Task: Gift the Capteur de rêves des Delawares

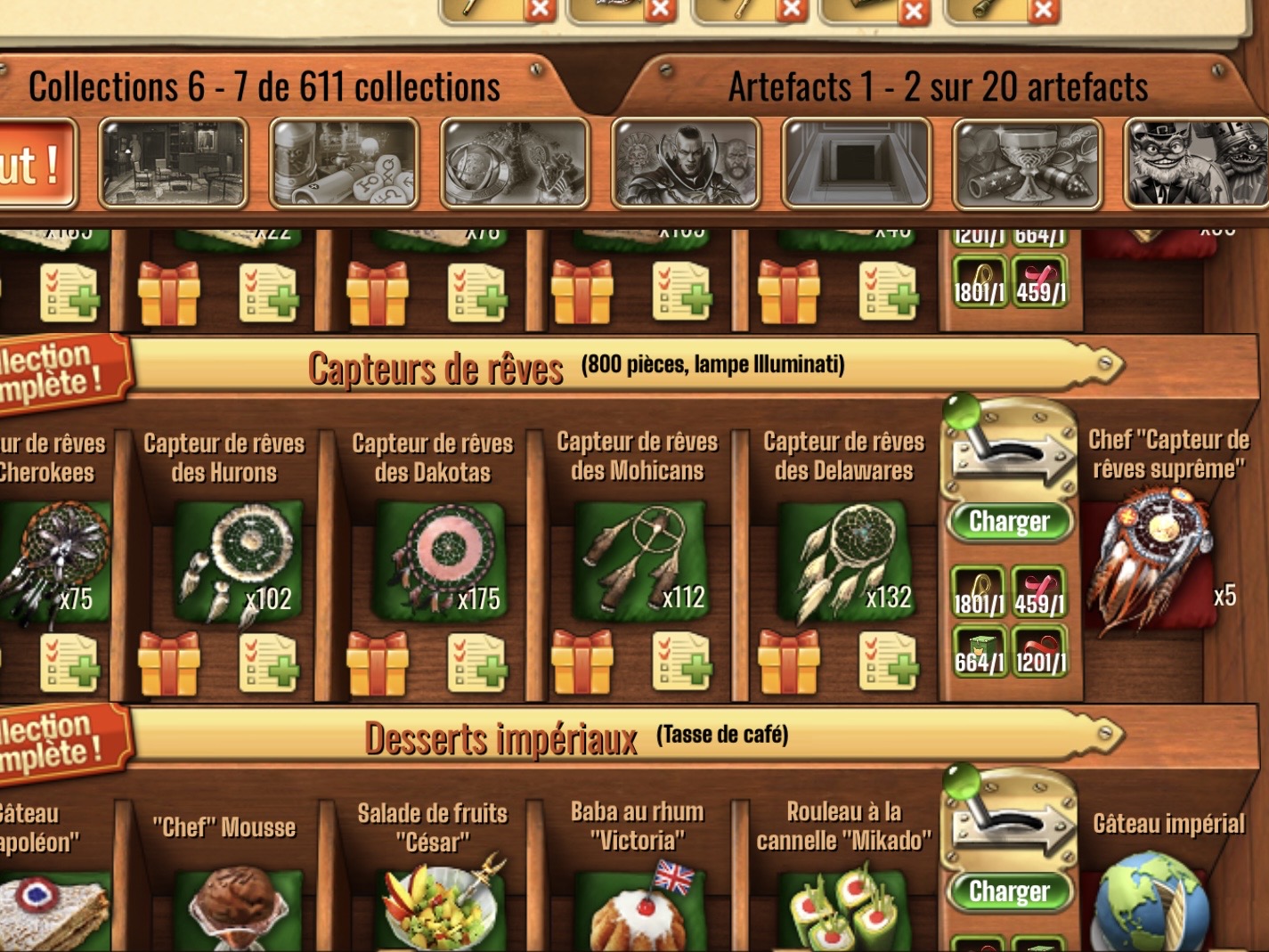Action: tap(788, 663)
